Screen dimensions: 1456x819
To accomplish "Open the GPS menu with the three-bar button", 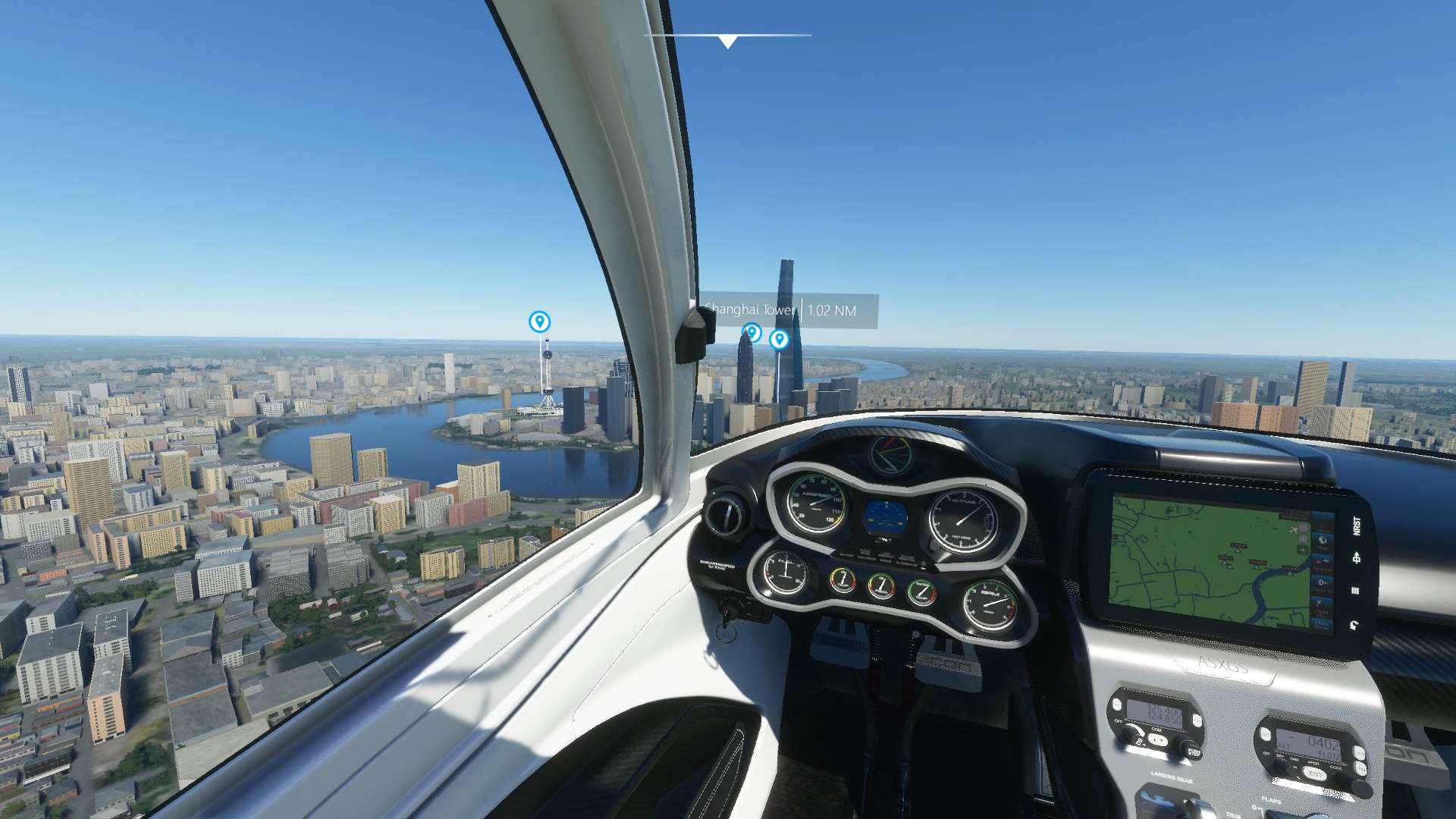I will pyautogui.click(x=1356, y=591).
